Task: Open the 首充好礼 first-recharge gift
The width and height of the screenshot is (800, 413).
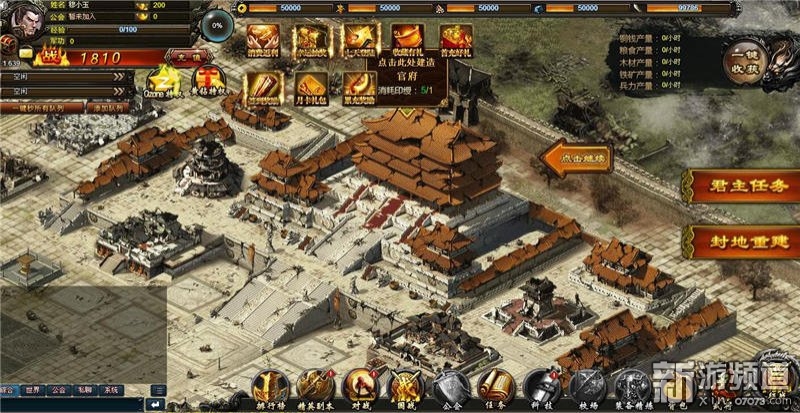Action: coord(456,43)
